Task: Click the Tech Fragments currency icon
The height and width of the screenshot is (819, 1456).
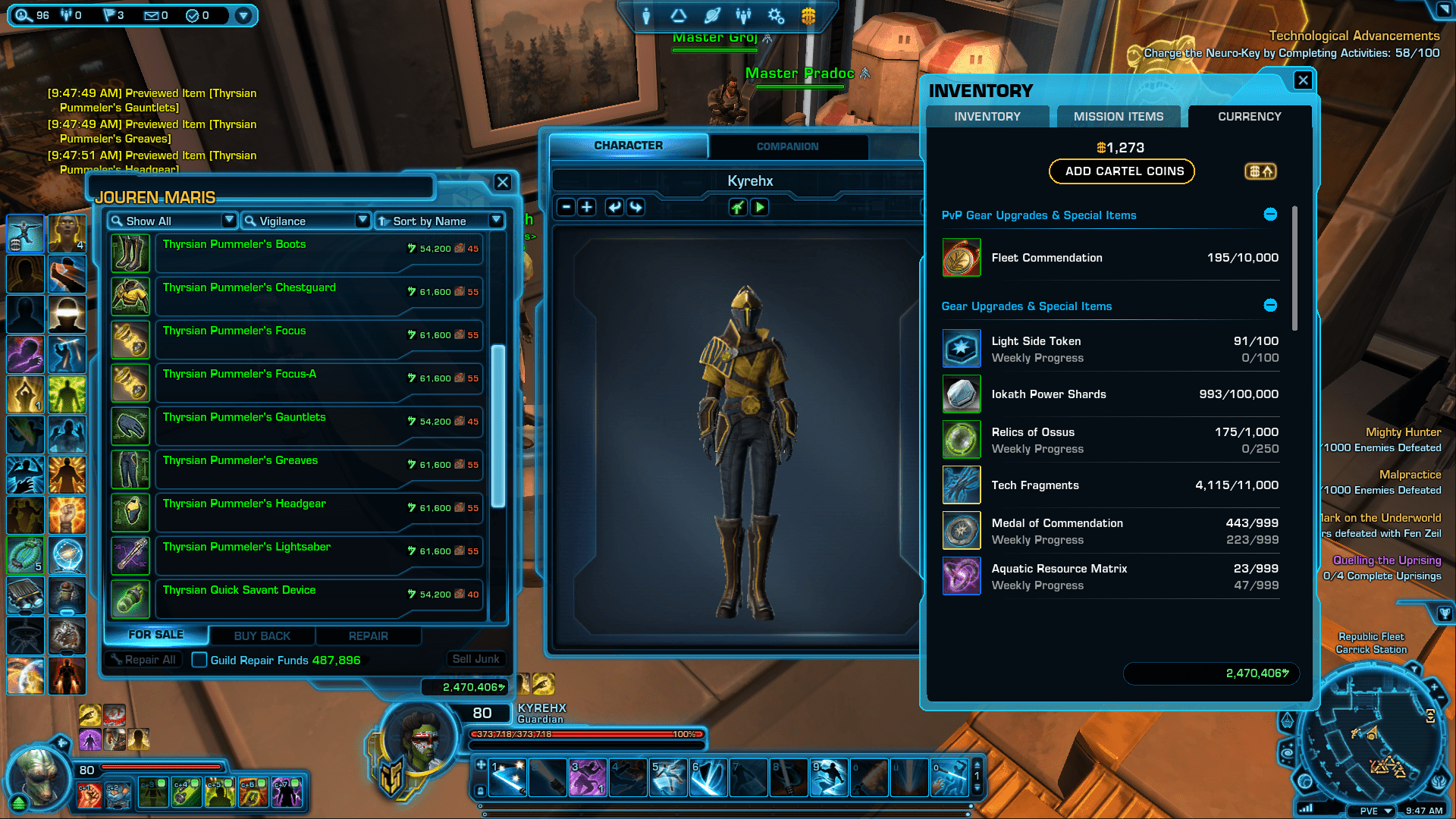Action: (x=961, y=485)
